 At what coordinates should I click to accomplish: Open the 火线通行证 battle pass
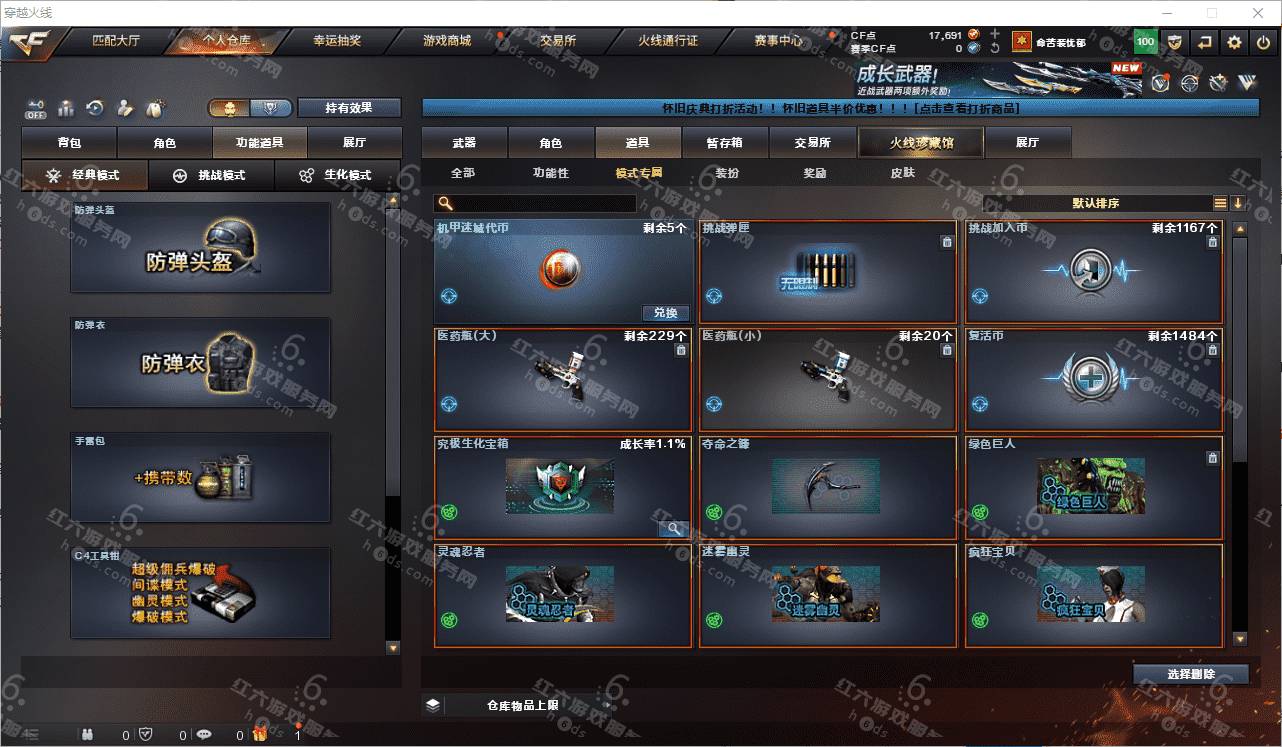coord(668,41)
